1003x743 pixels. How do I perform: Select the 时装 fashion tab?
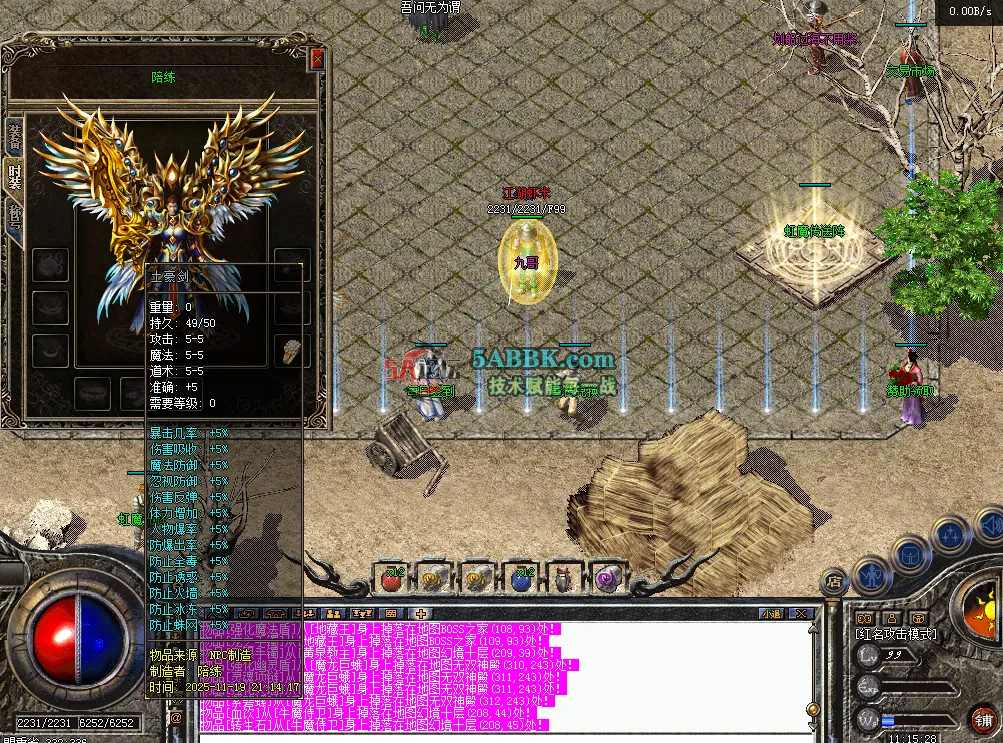pos(14,177)
